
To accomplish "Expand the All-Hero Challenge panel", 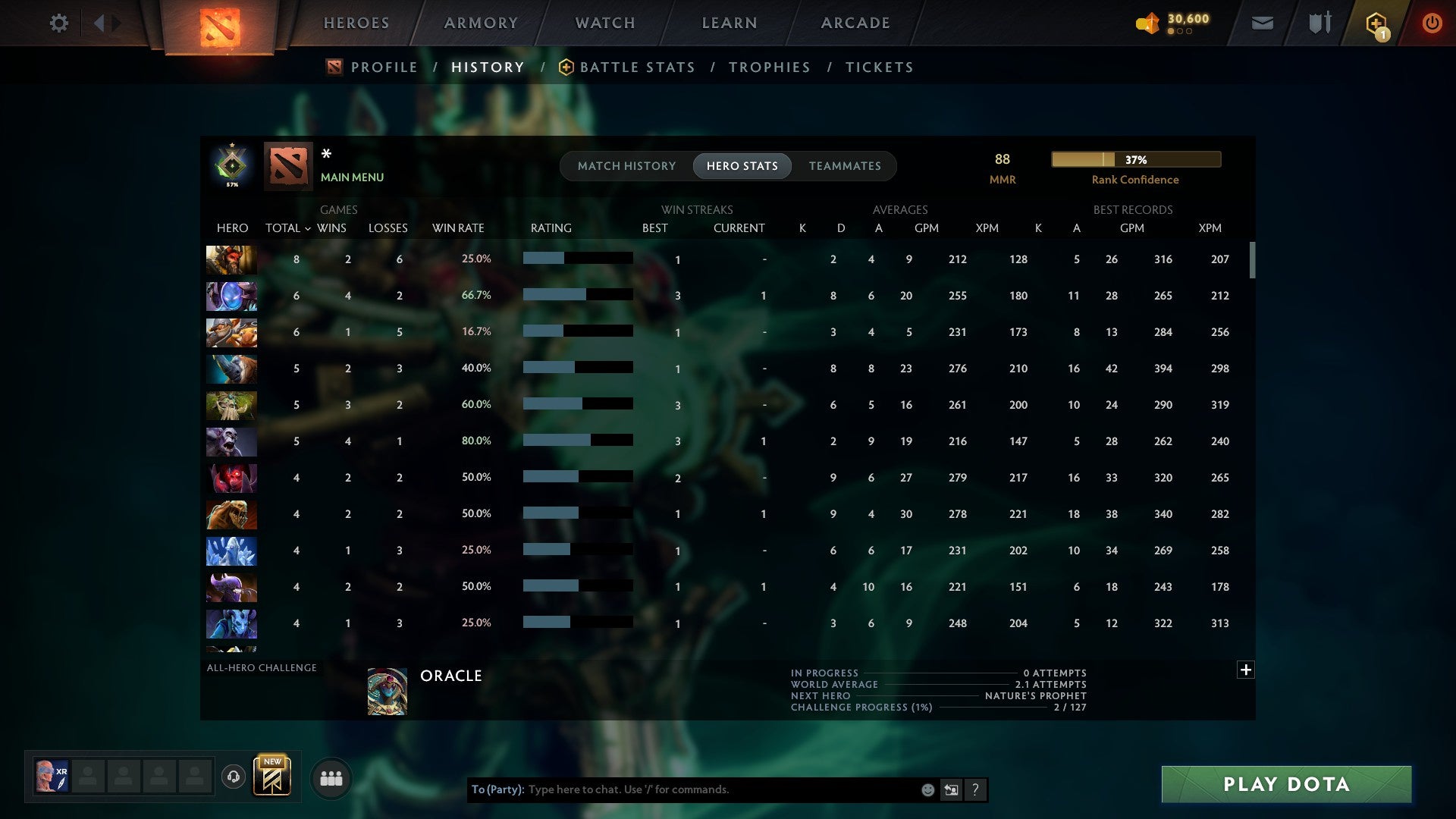I will click(1246, 670).
